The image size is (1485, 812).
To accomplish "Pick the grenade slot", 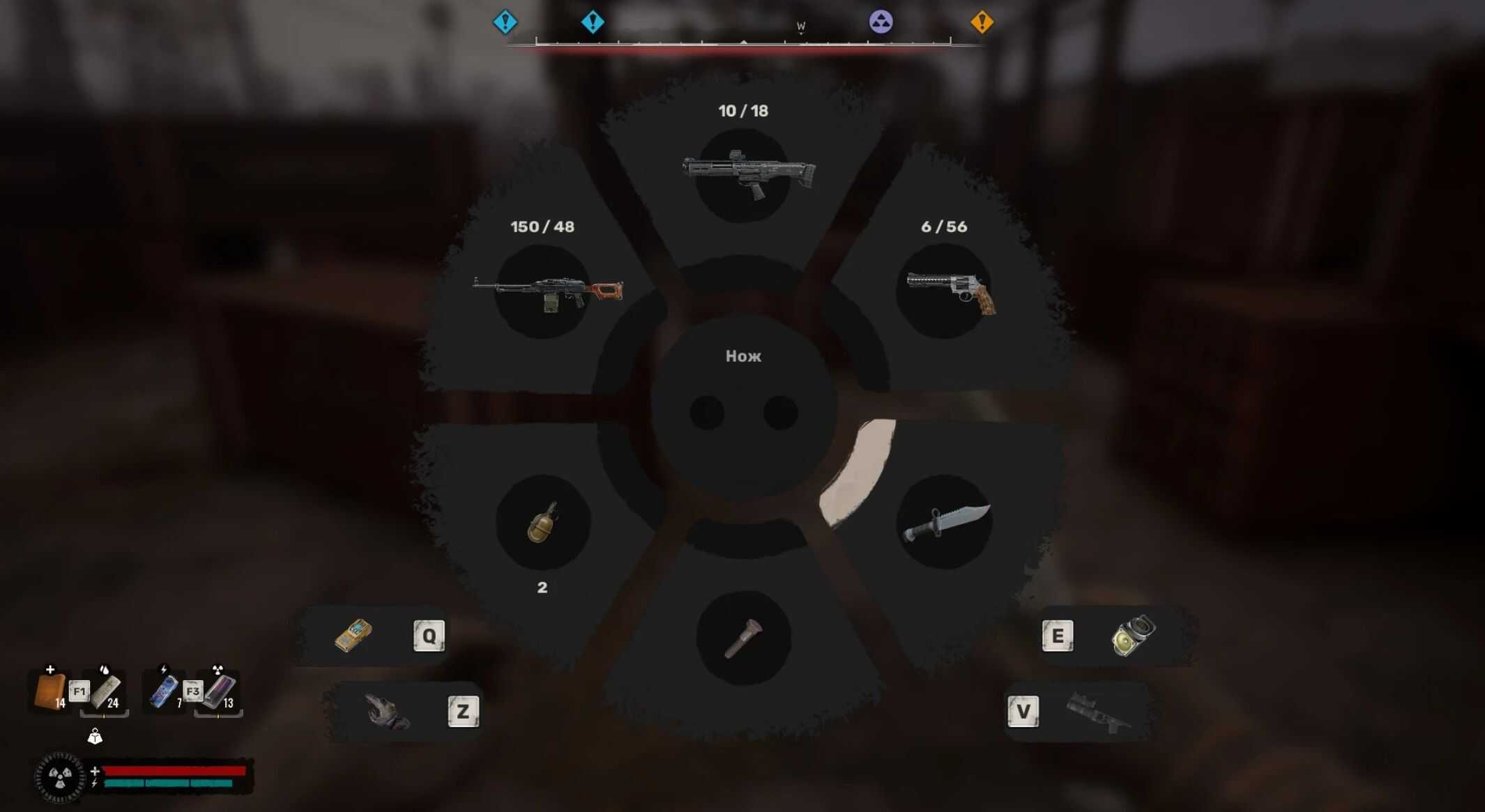I will pos(543,523).
